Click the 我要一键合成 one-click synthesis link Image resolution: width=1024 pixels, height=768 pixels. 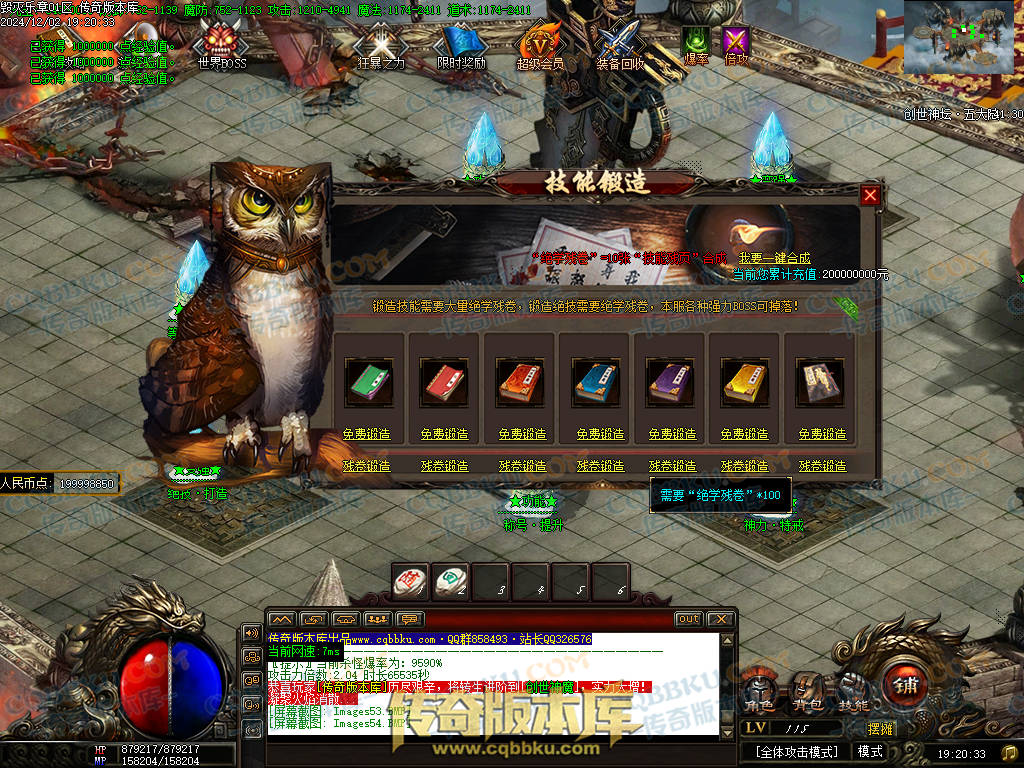(x=774, y=258)
